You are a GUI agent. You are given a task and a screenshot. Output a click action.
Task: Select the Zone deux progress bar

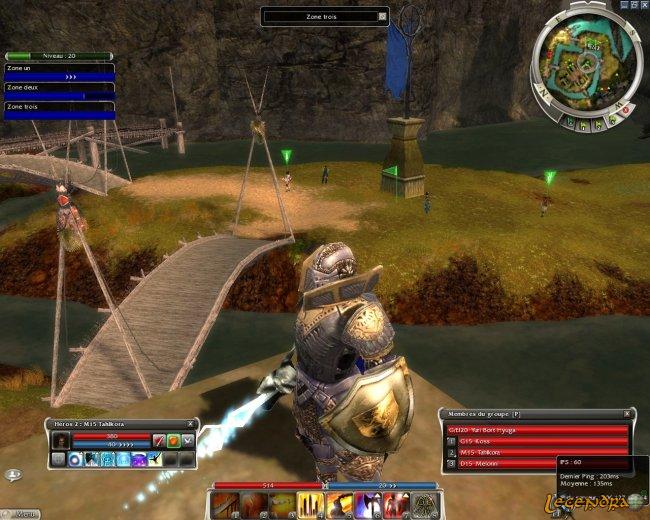point(58,95)
